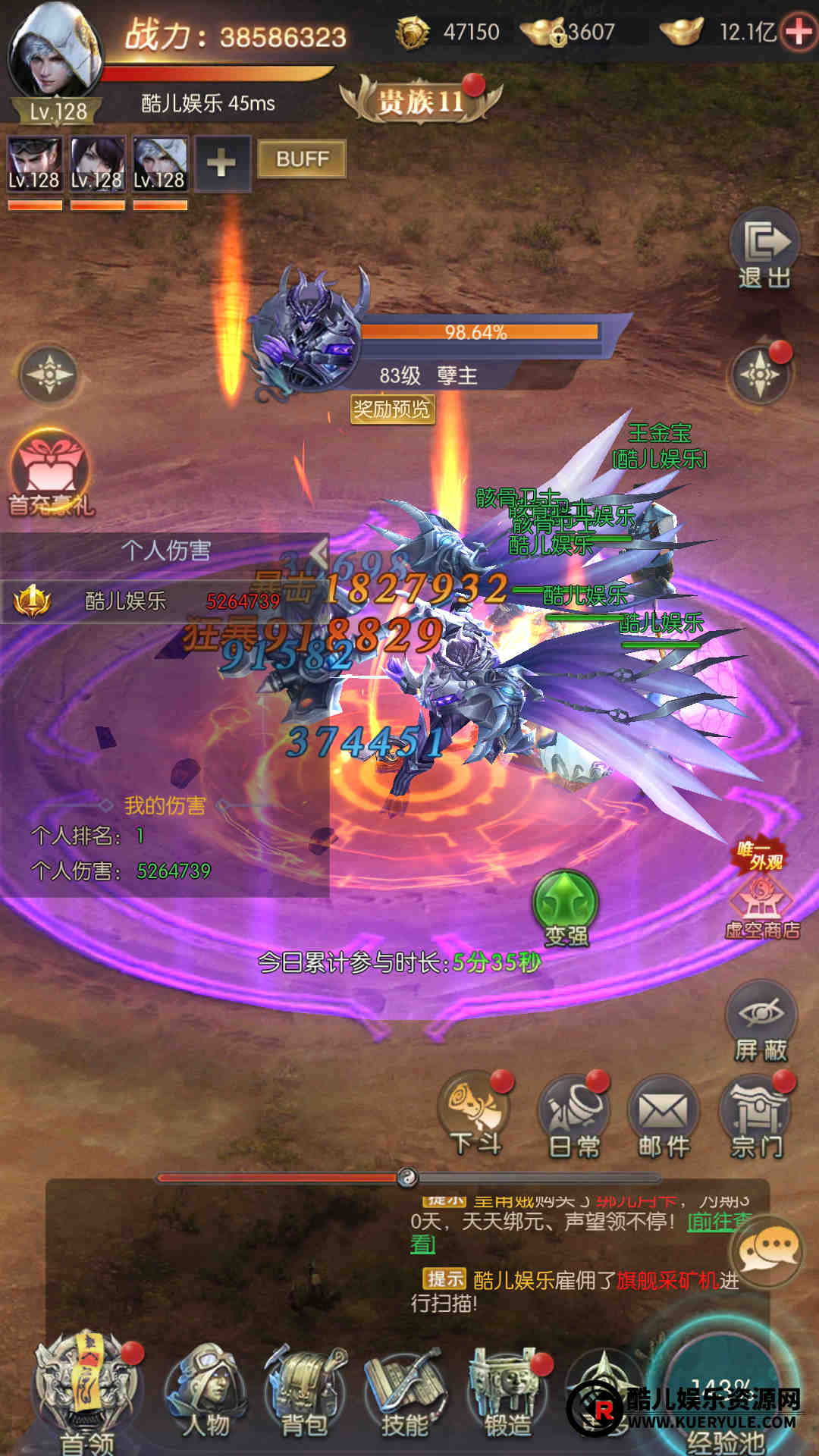Open the 贵族11 noble privileges badge
819x1456 pixels.
[421, 101]
